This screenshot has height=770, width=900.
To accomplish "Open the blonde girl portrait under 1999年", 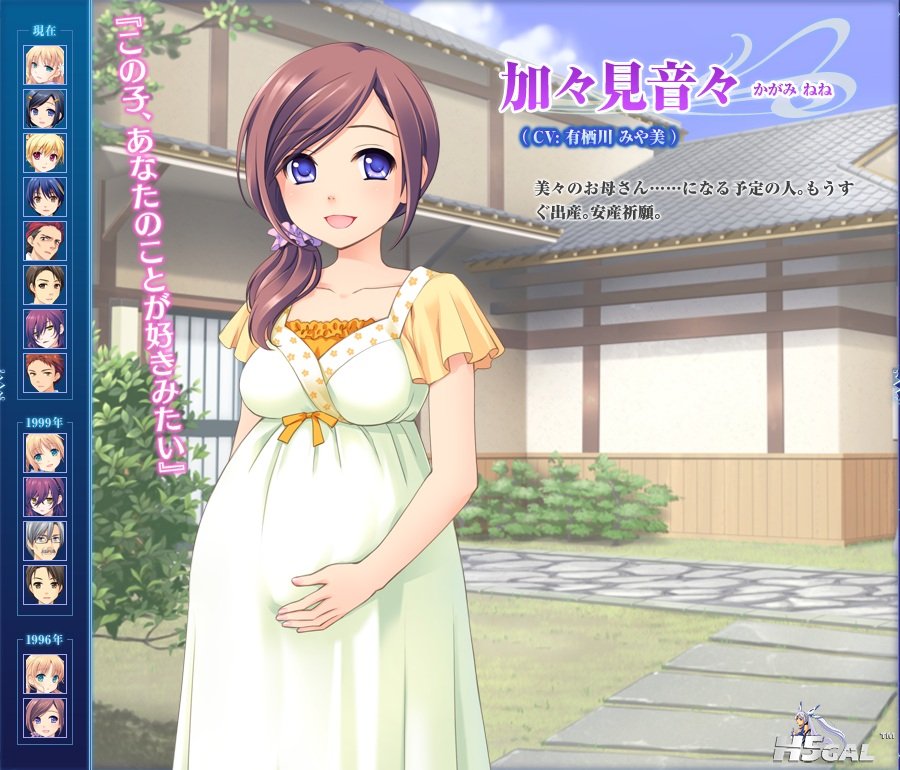I will pos(45,453).
